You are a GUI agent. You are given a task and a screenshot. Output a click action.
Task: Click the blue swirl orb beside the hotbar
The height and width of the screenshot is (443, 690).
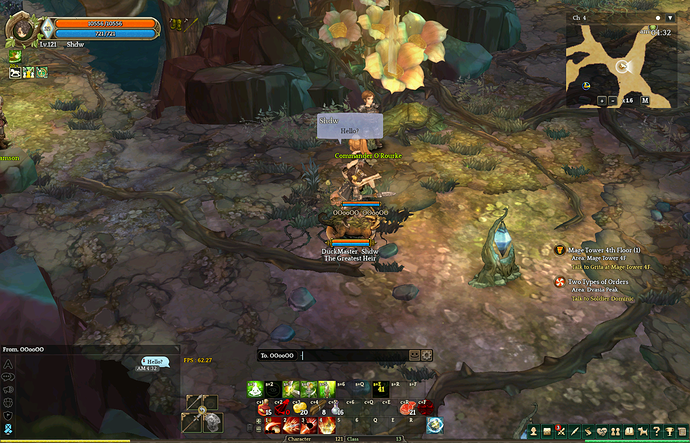point(435,424)
